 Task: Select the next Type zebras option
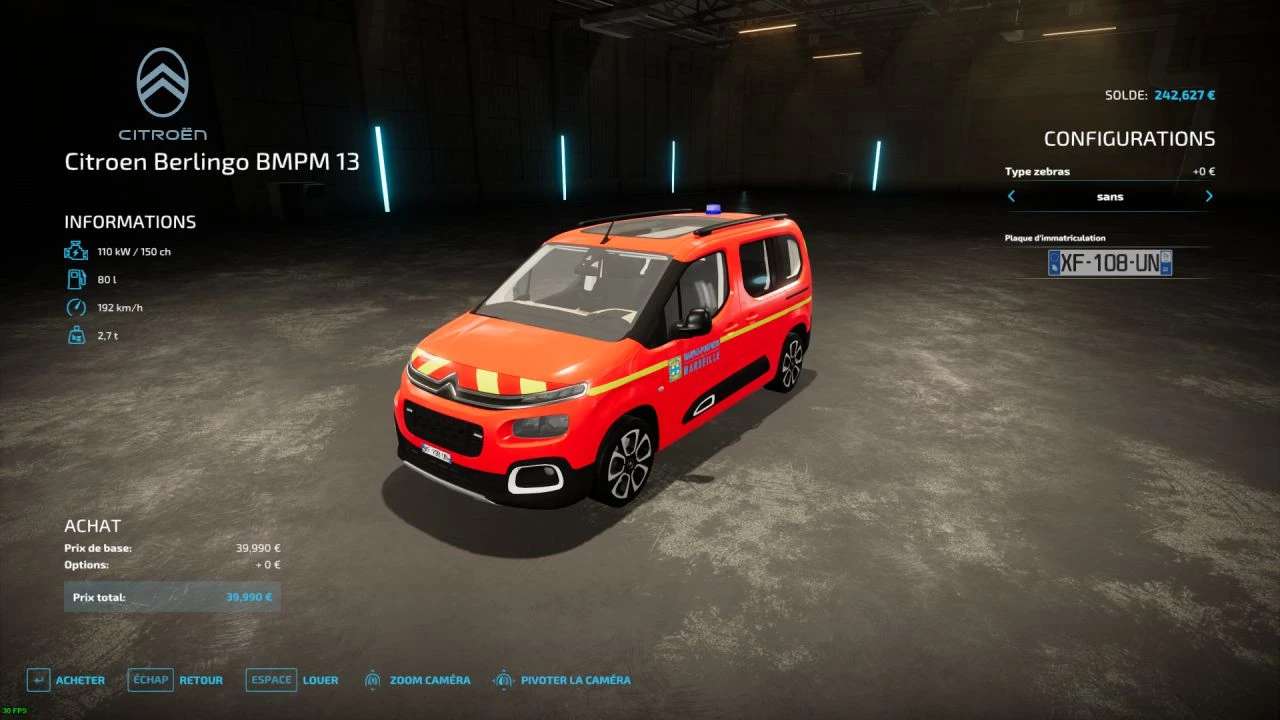(x=1209, y=197)
